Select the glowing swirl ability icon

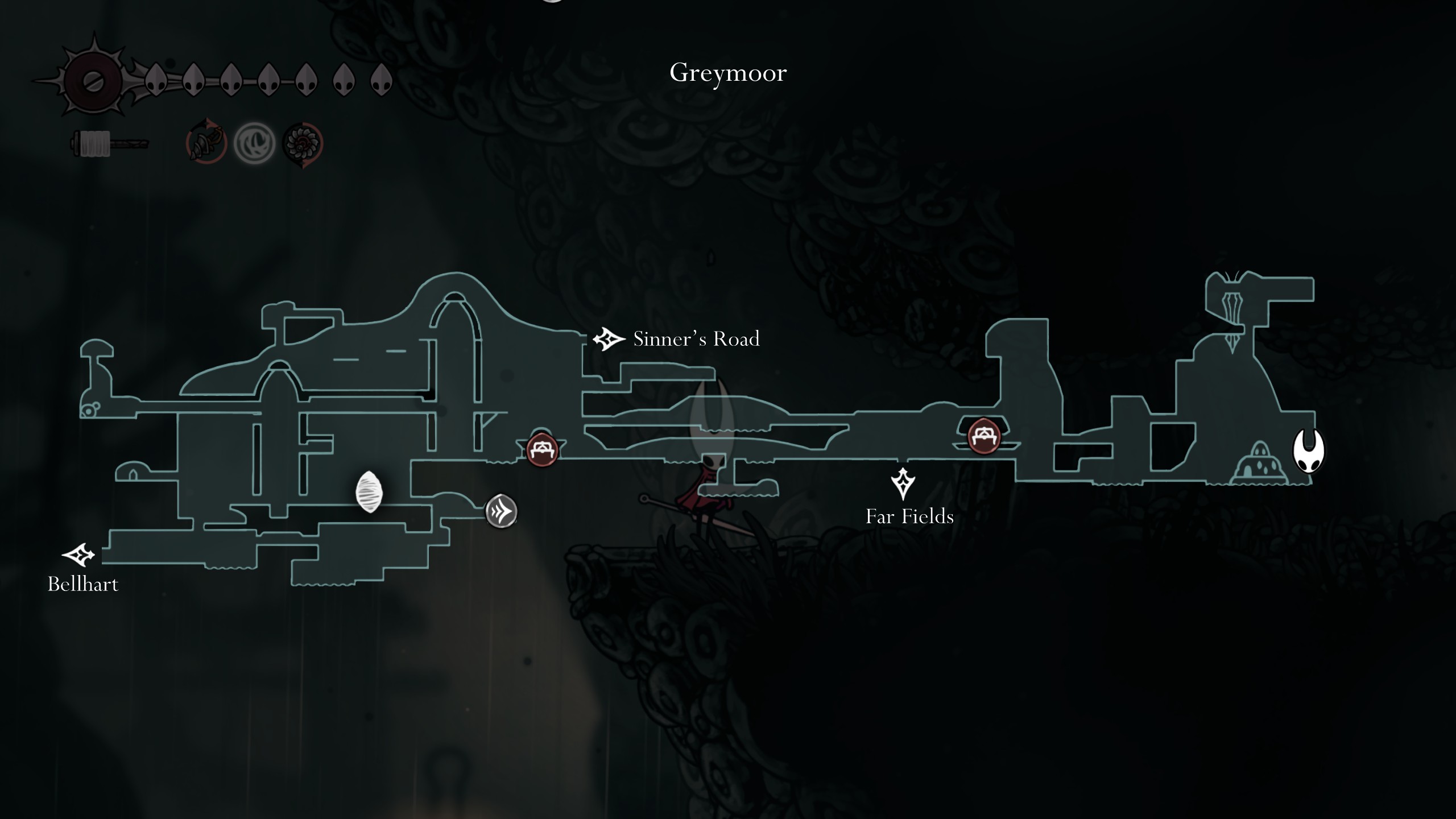(x=255, y=144)
